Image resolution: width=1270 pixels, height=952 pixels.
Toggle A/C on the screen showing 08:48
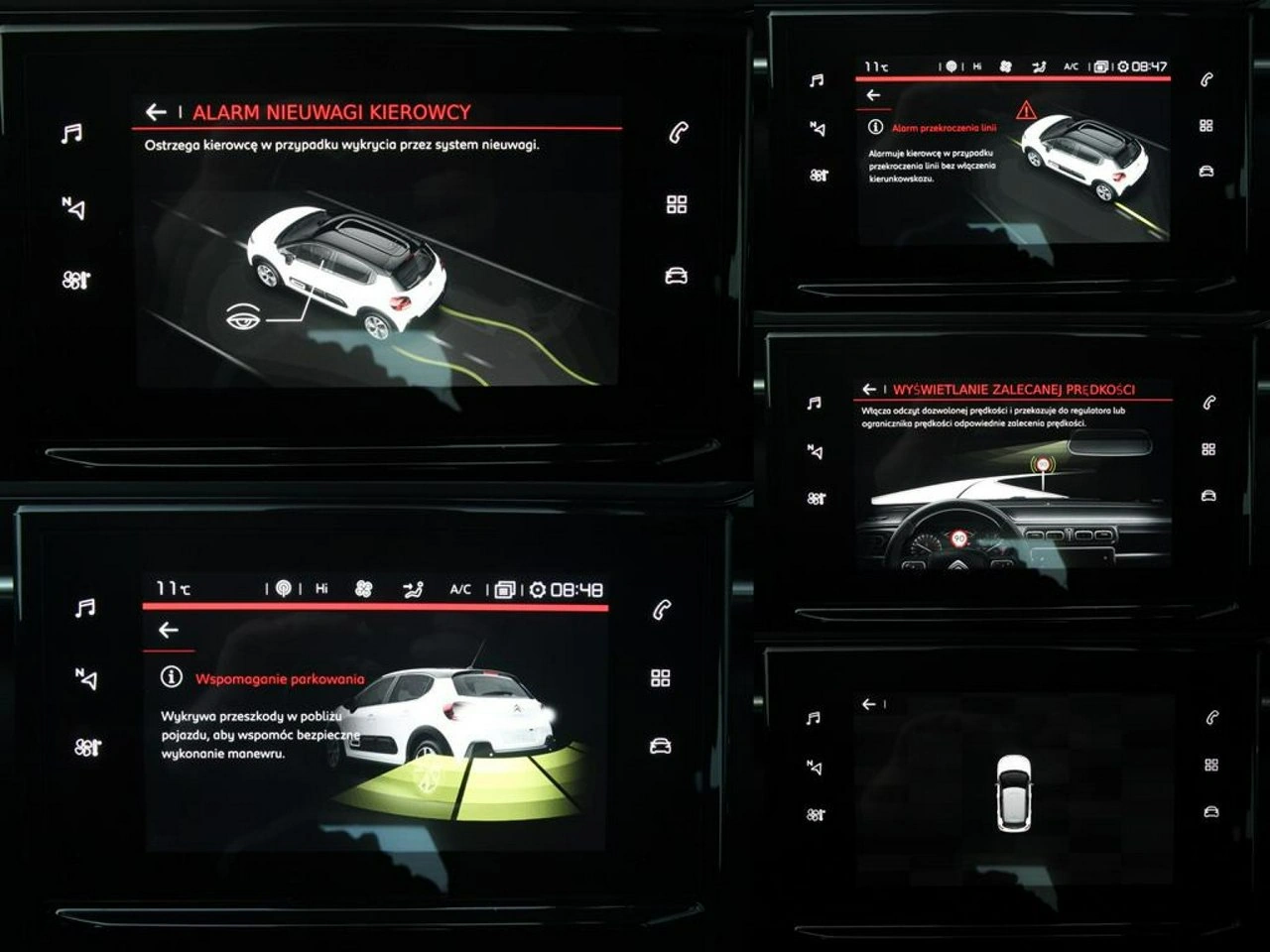tap(460, 589)
